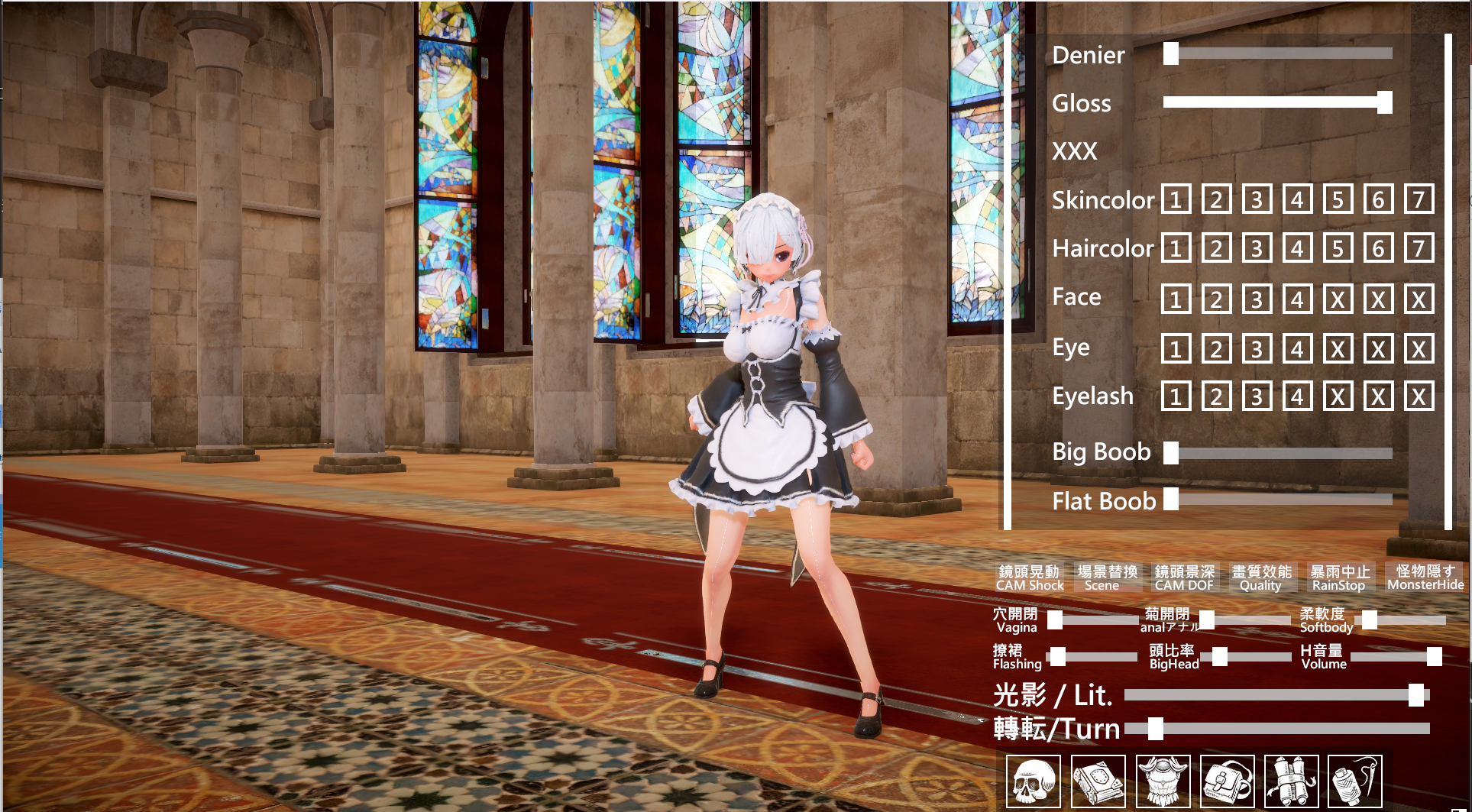
Task: Select Eyelash option 1
Action: tap(1176, 397)
